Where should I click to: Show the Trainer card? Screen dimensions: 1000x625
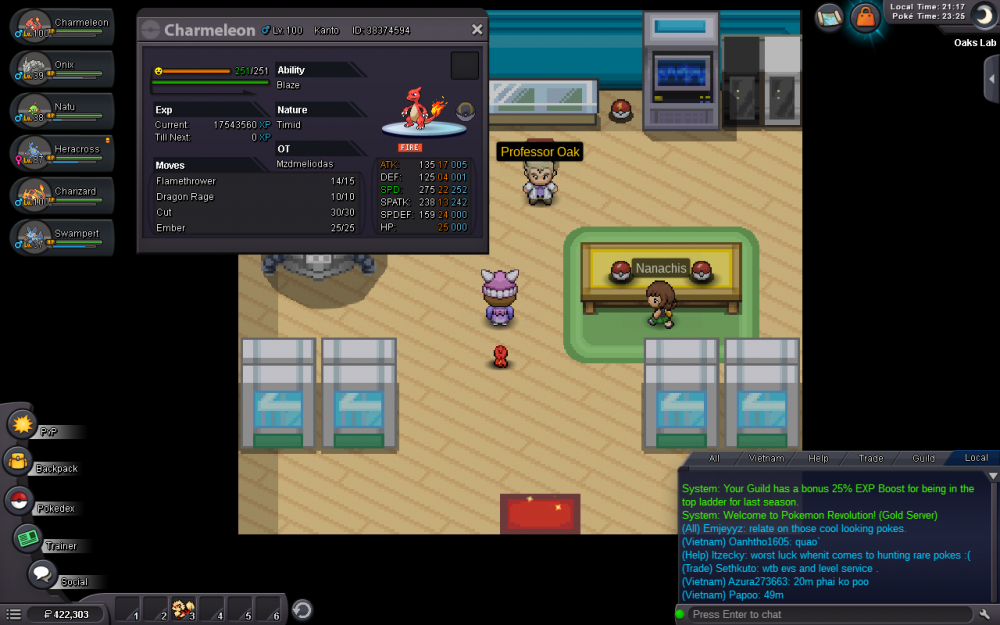pyautogui.click(x=28, y=539)
